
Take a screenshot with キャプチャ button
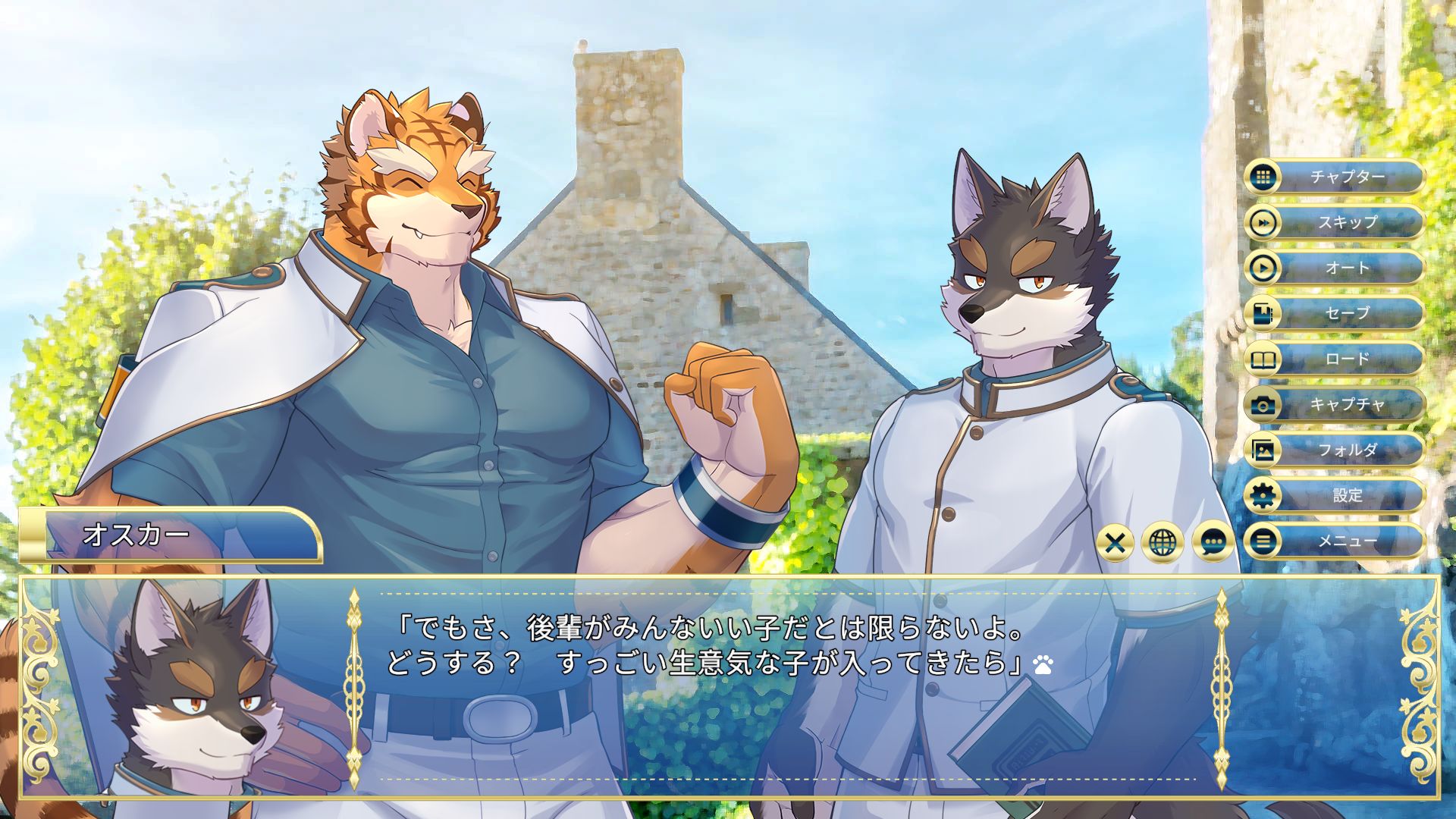(1335, 405)
